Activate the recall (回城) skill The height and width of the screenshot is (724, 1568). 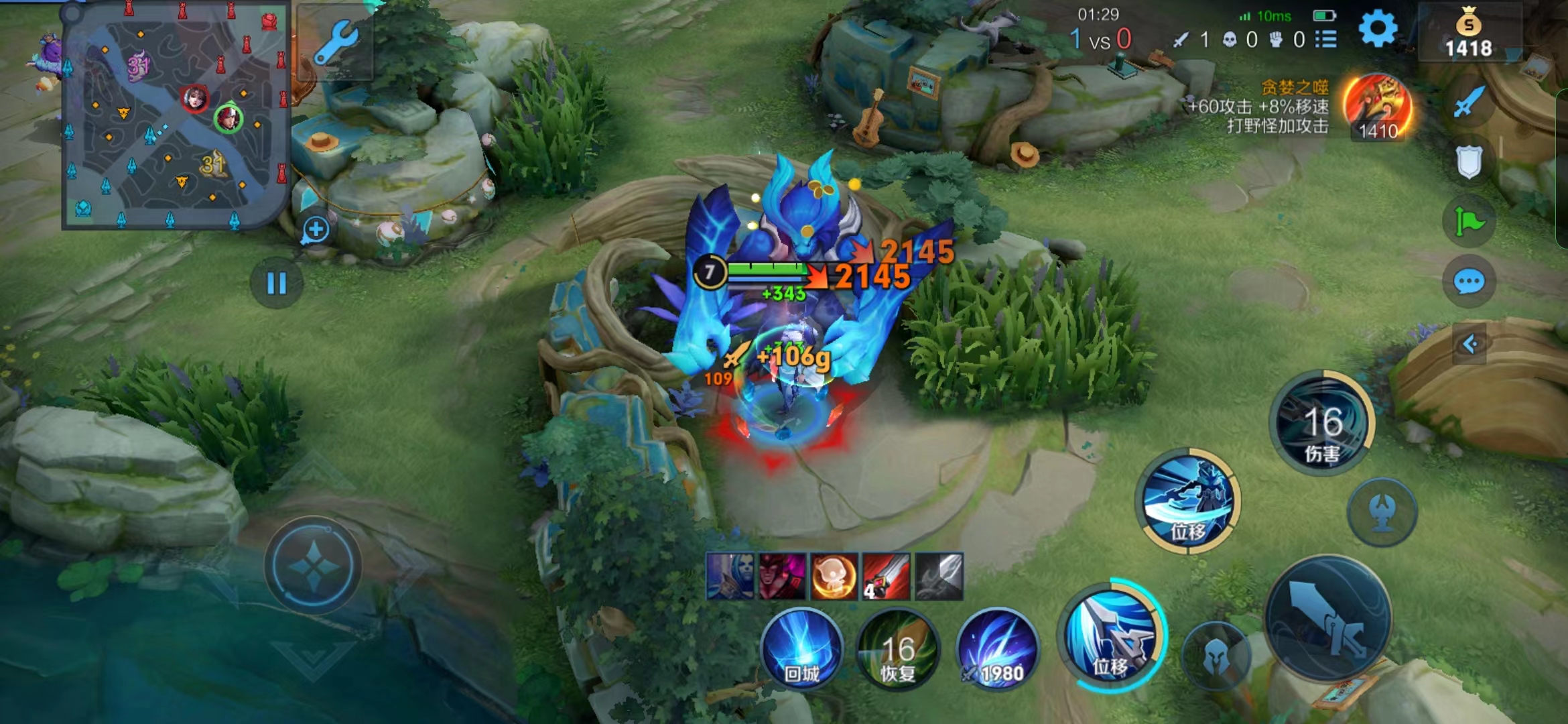point(801,649)
